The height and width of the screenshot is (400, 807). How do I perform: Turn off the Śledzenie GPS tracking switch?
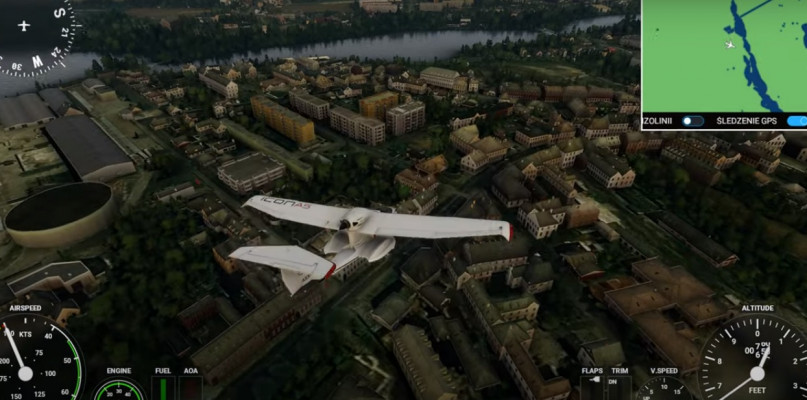point(797,121)
